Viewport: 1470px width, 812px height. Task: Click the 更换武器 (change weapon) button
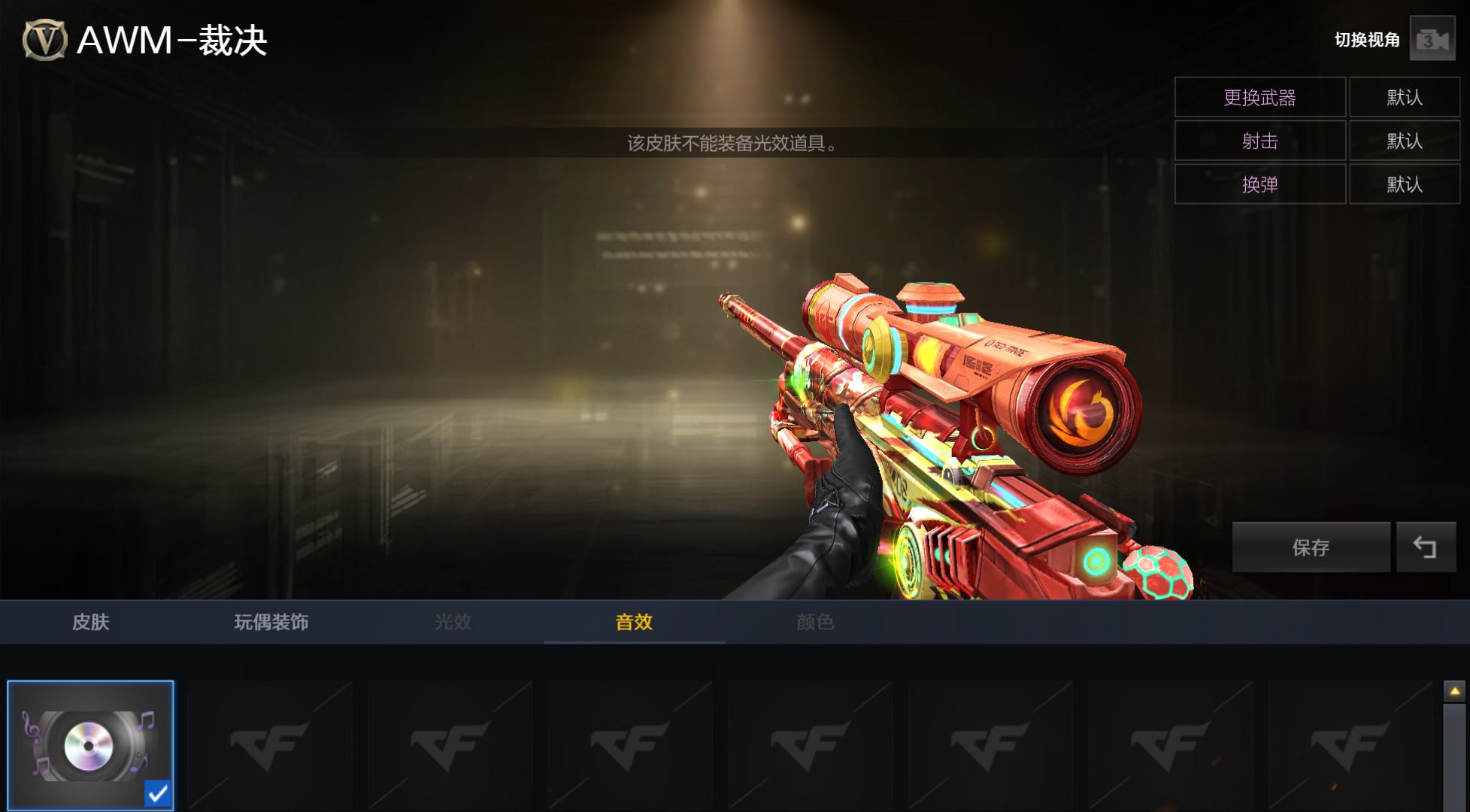click(1259, 98)
